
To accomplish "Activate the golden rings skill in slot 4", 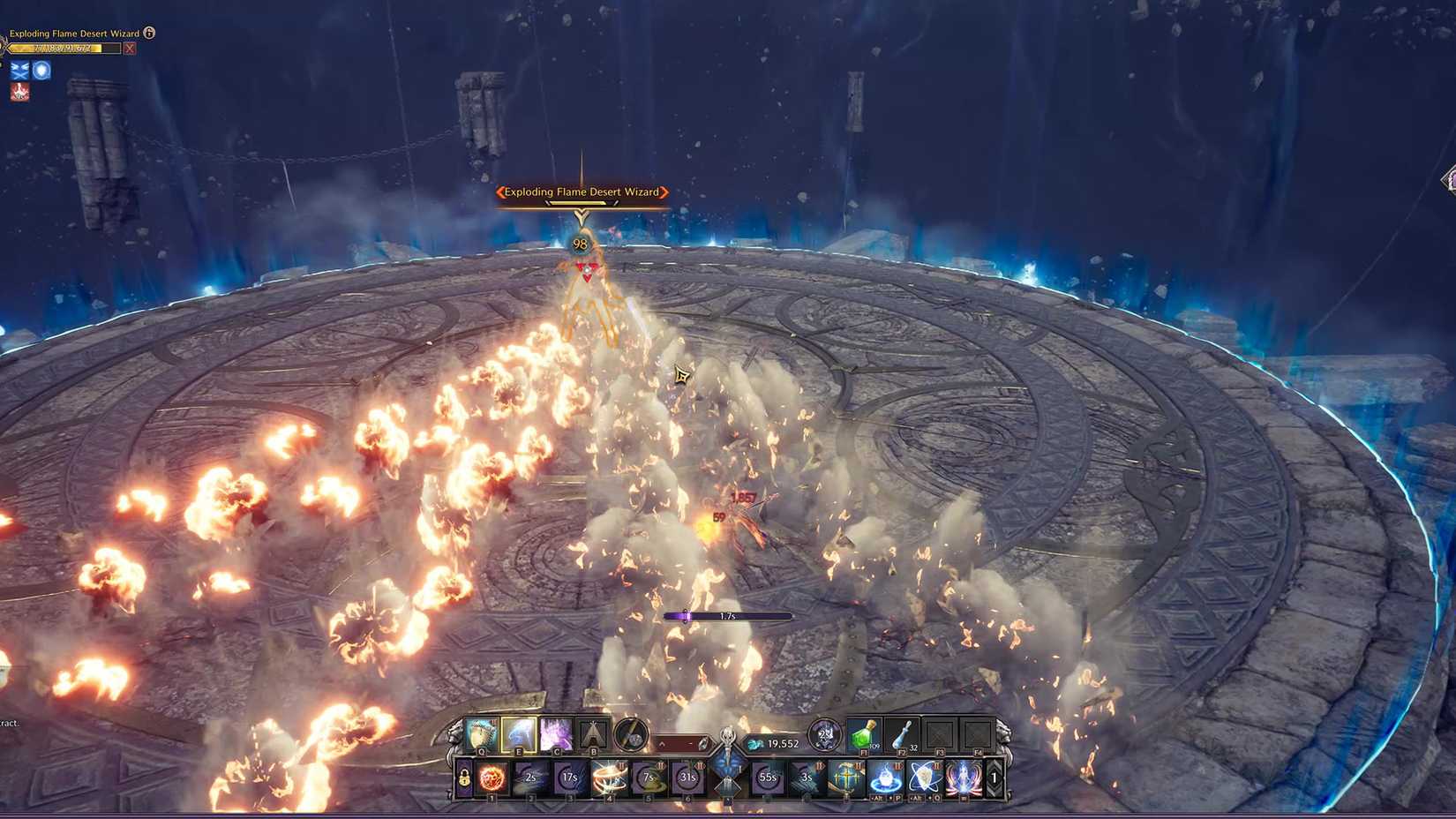I will pos(609,778).
